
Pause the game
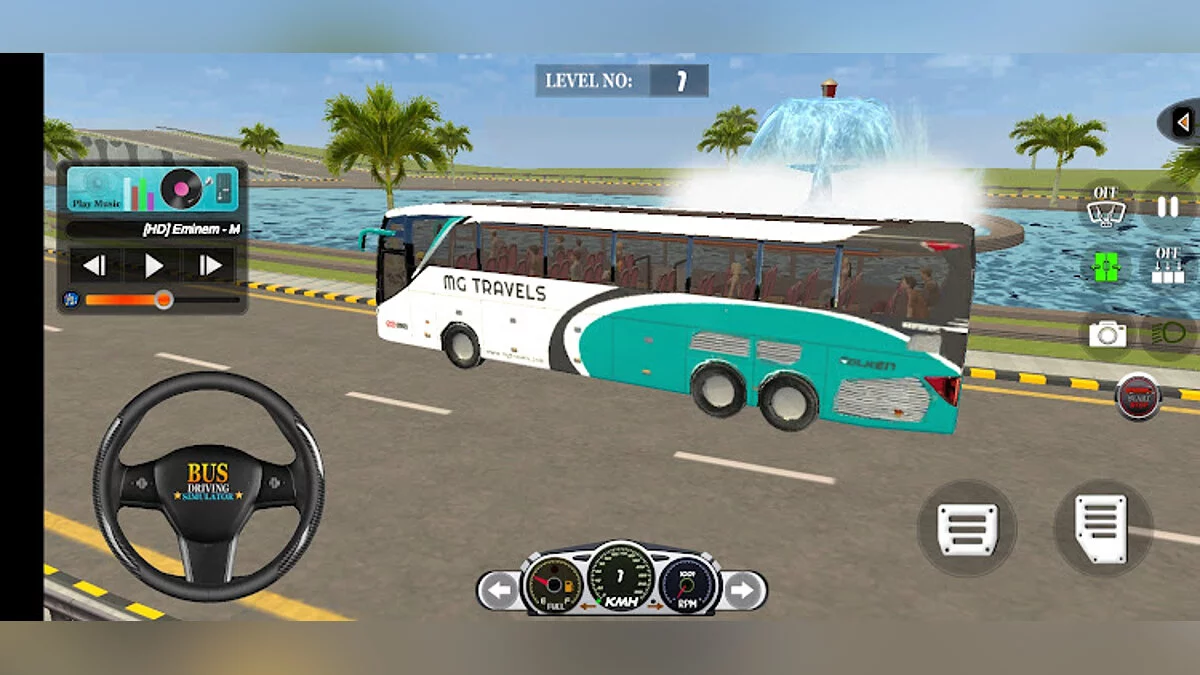click(1167, 207)
